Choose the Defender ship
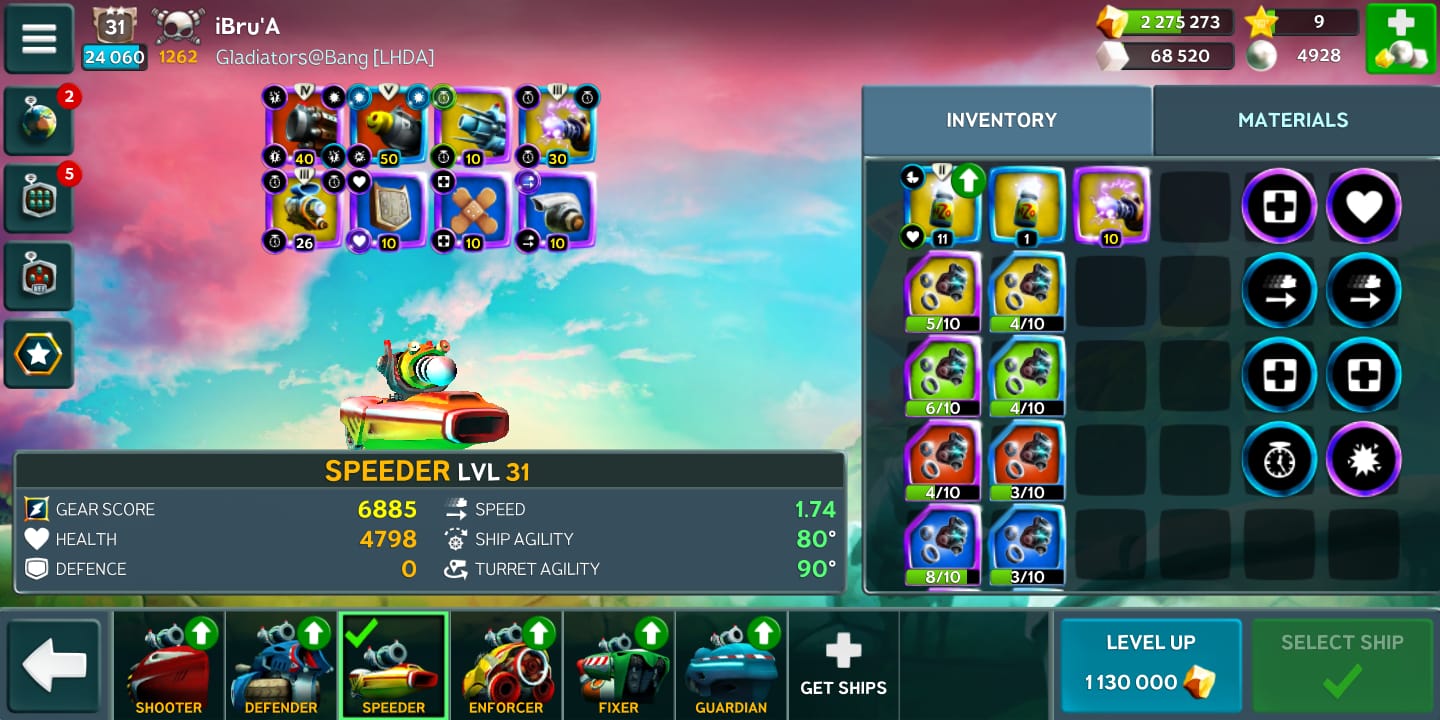 281,667
